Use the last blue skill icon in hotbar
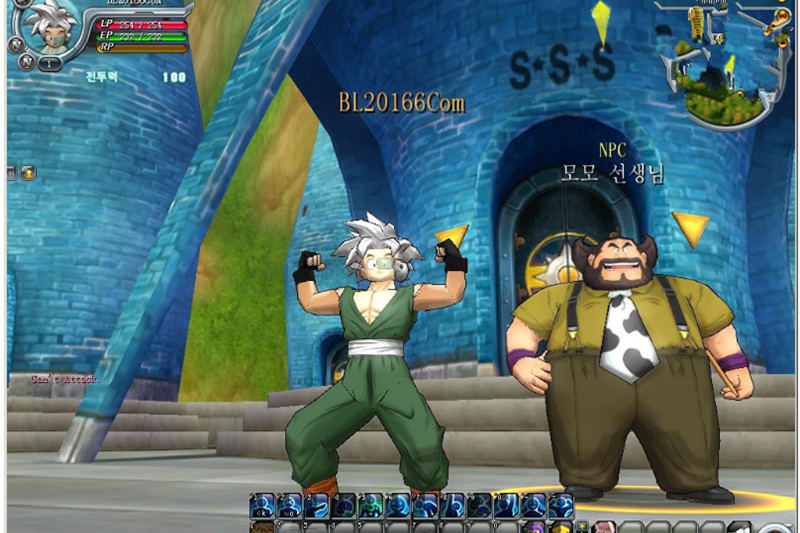800x533 pixels. tap(561, 506)
